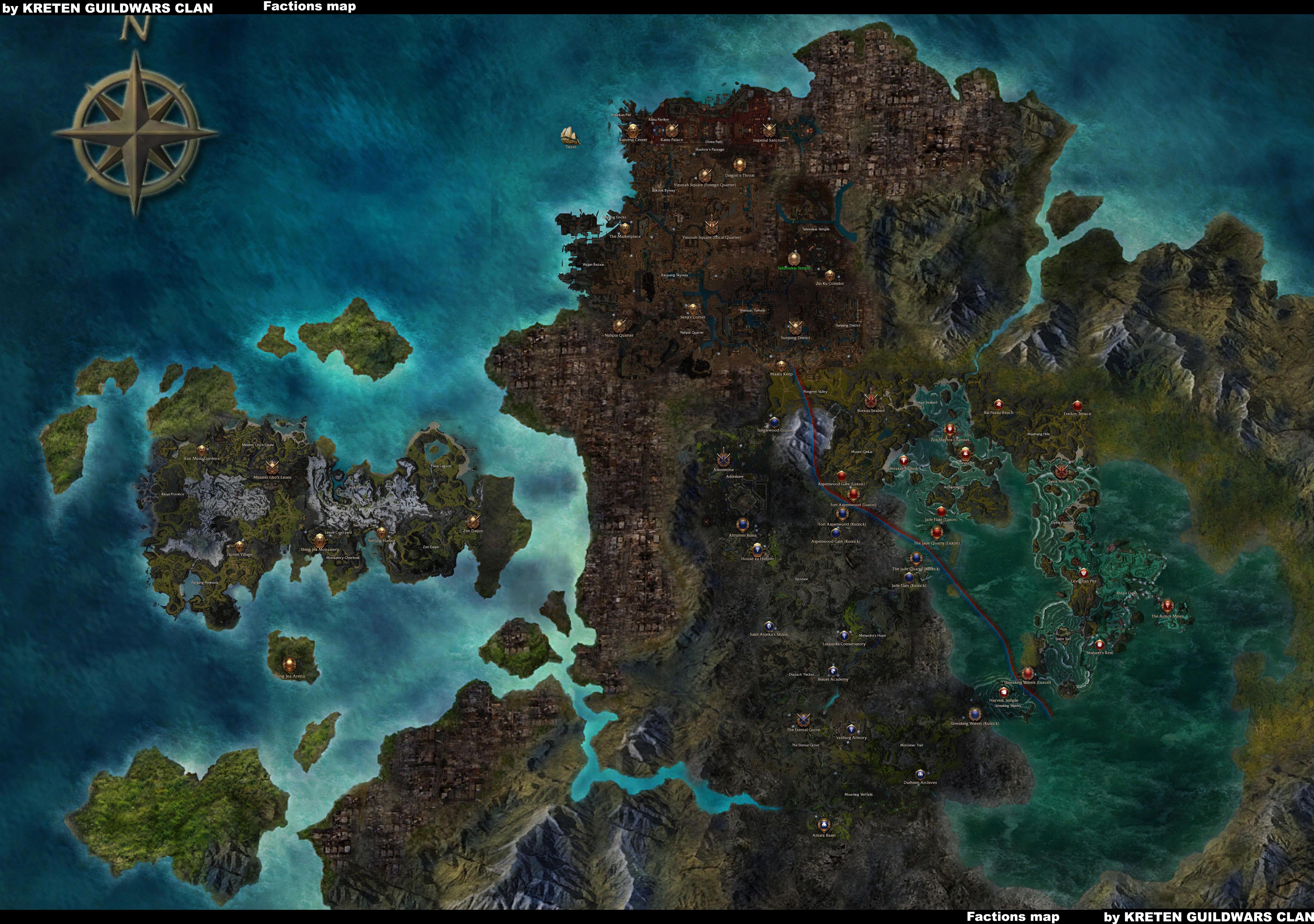Select the Seitung Harbor marker
1314x924 pixels.
381,532
